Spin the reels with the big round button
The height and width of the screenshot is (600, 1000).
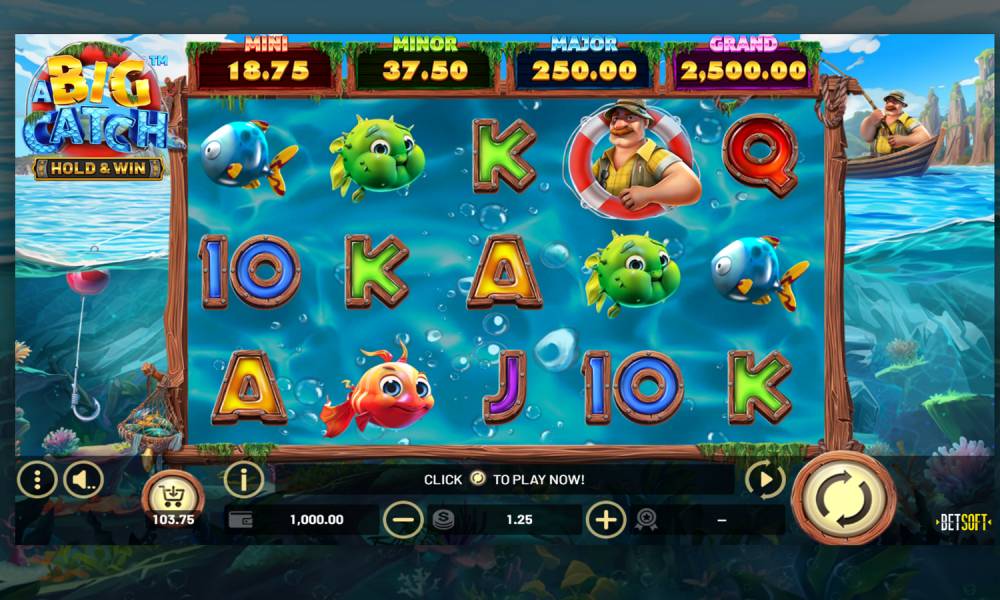pos(843,497)
